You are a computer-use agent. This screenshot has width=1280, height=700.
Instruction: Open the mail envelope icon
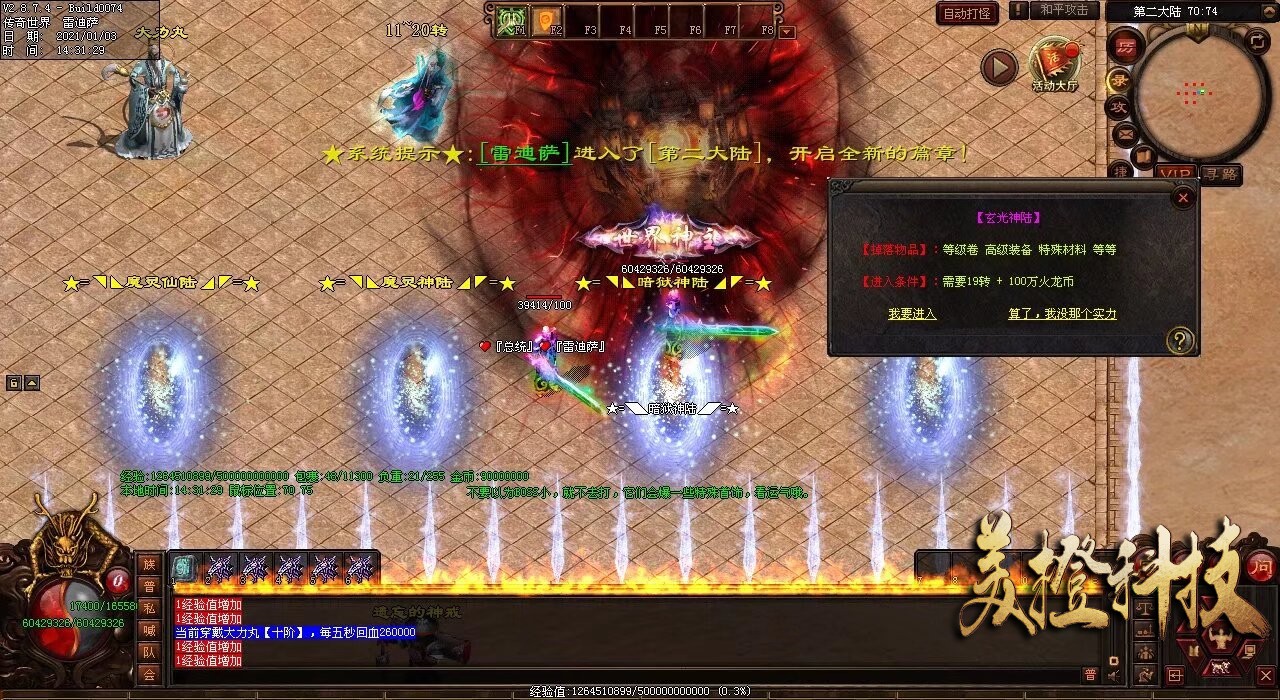(x=1123, y=132)
